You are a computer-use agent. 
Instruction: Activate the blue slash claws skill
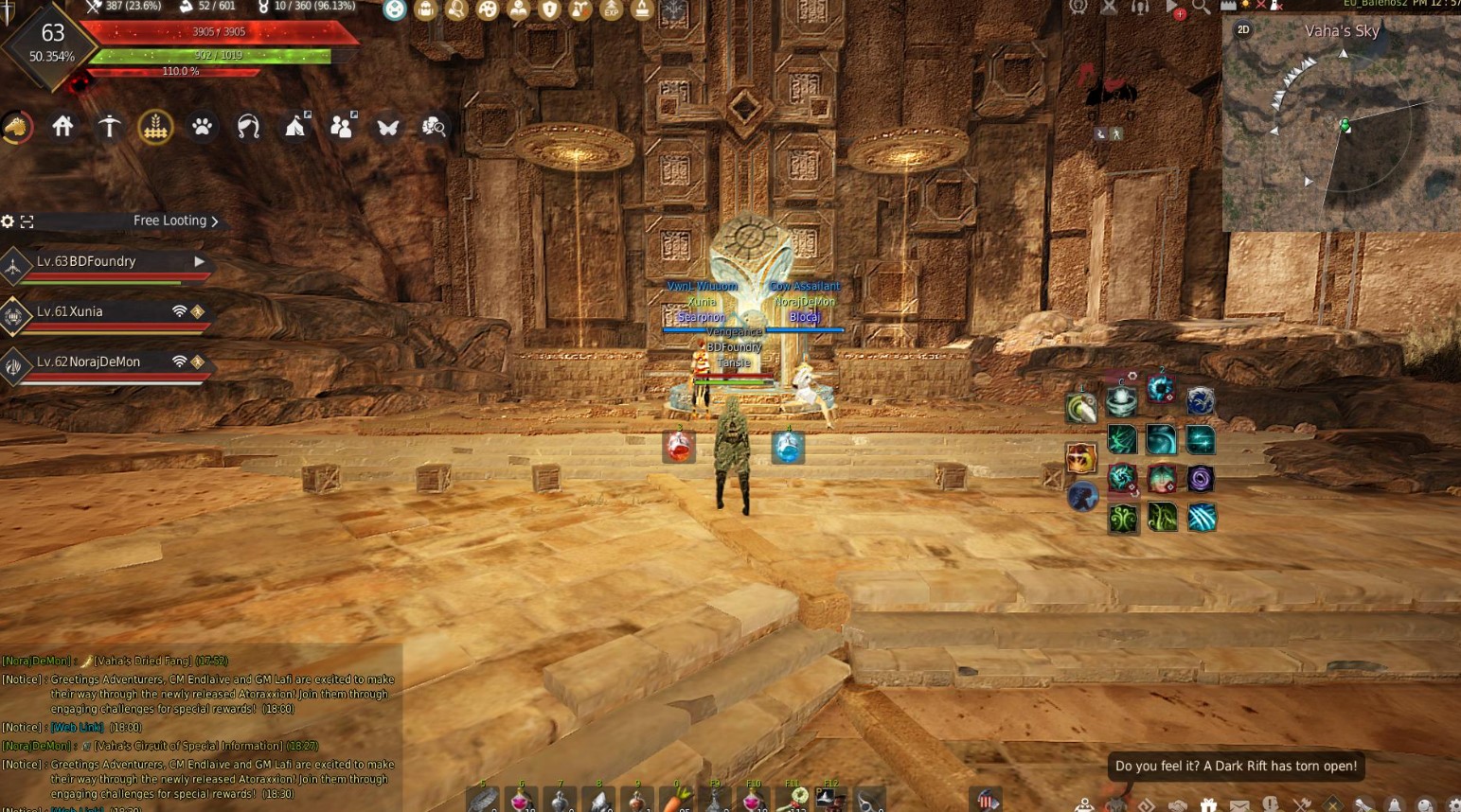pos(1201,518)
